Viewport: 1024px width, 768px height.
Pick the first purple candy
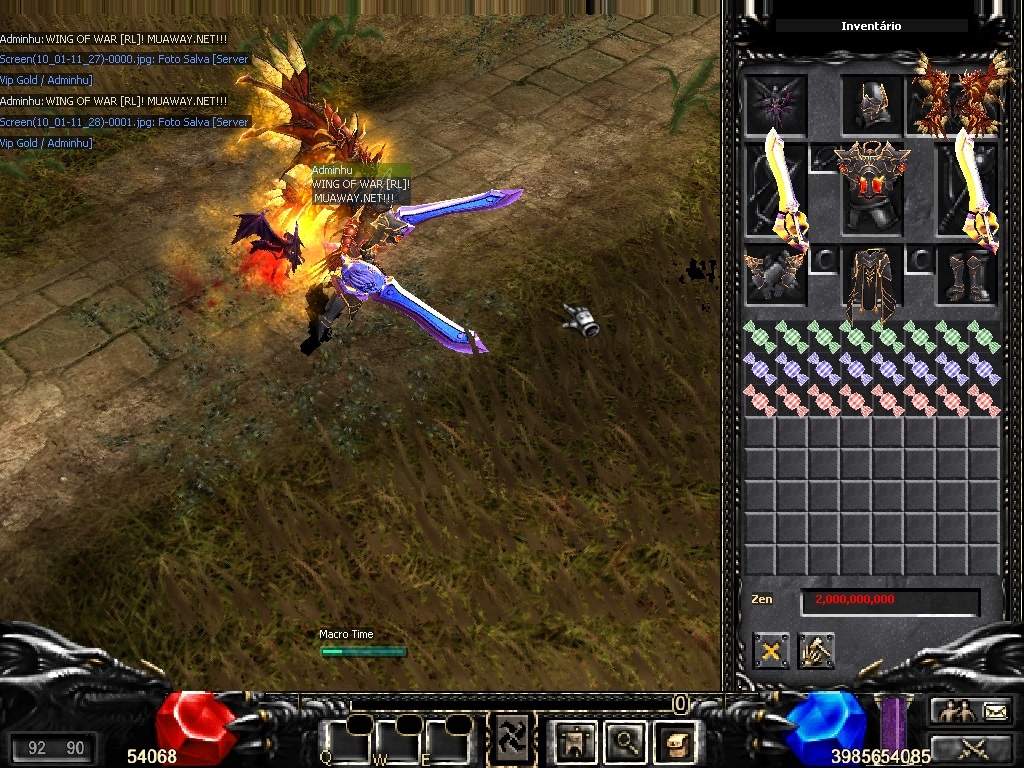pos(760,369)
